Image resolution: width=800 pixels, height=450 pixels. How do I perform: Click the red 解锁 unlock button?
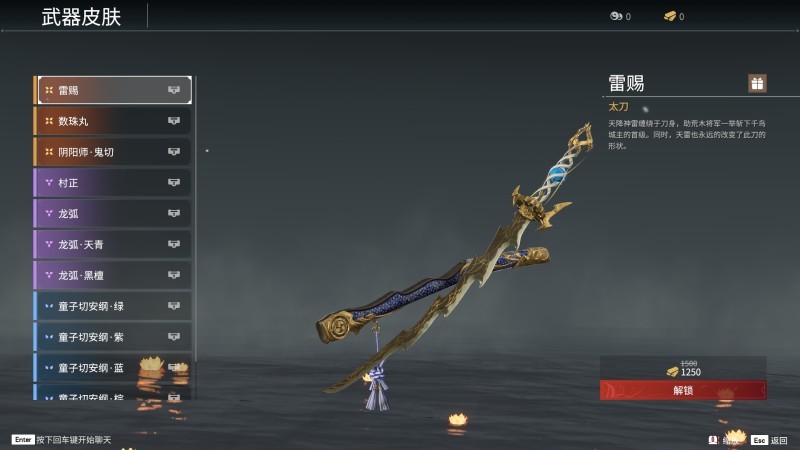coord(683,390)
